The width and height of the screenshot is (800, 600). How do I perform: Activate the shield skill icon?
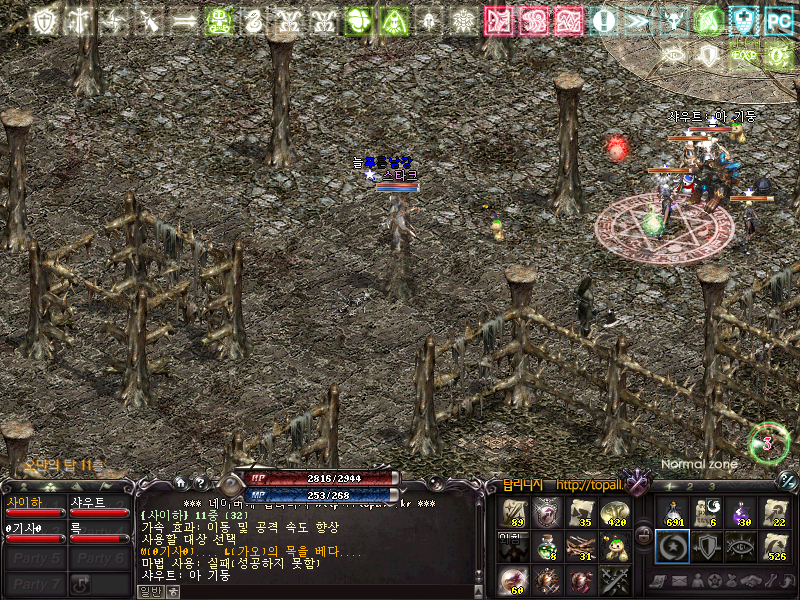[707, 546]
